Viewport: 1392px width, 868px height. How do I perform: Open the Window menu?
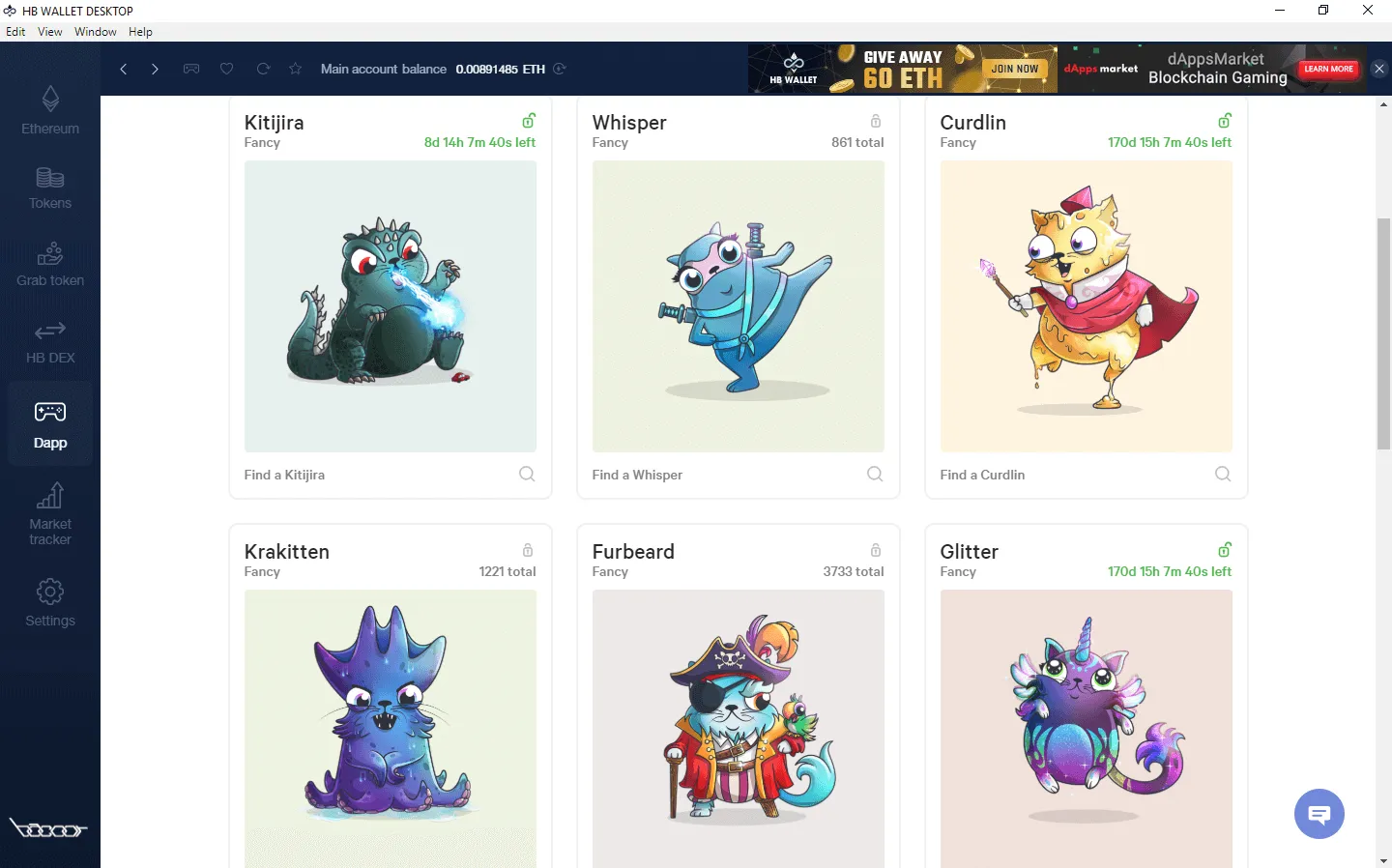pyautogui.click(x=95, y=31)
